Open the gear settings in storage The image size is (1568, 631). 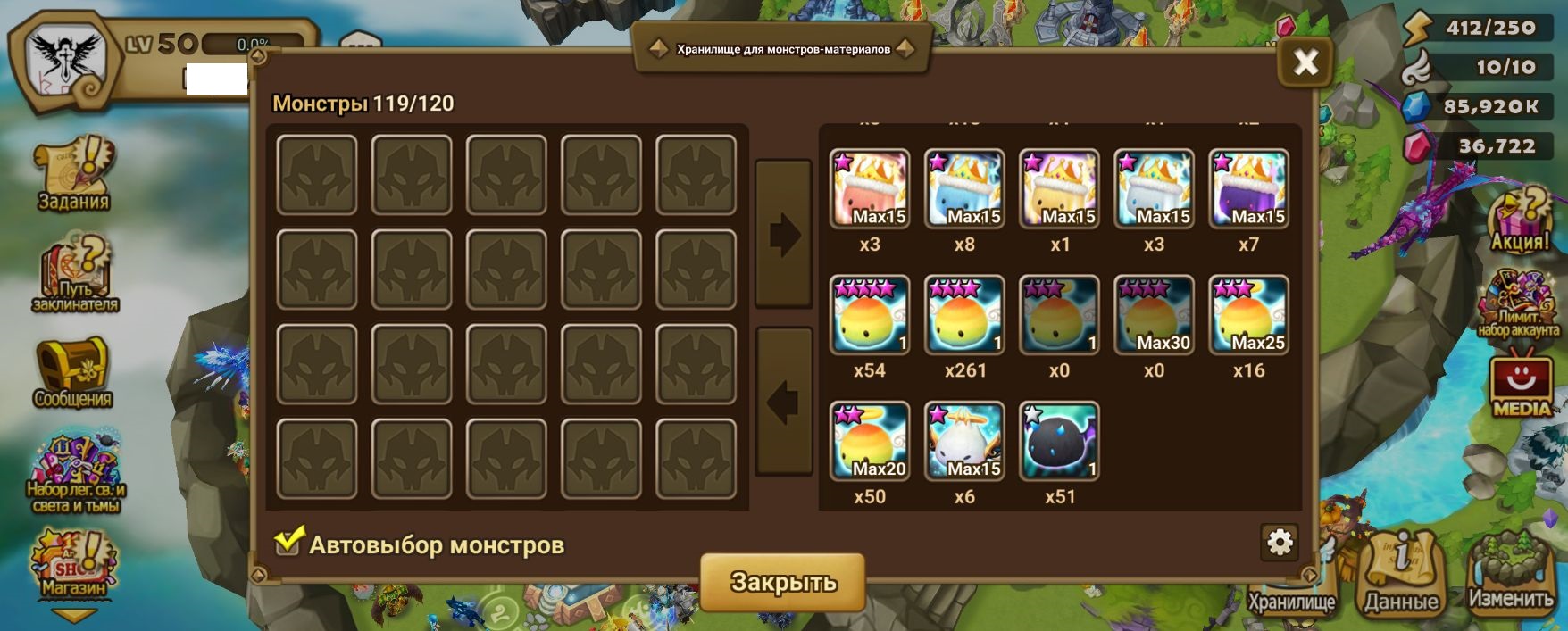(1280, 542)
